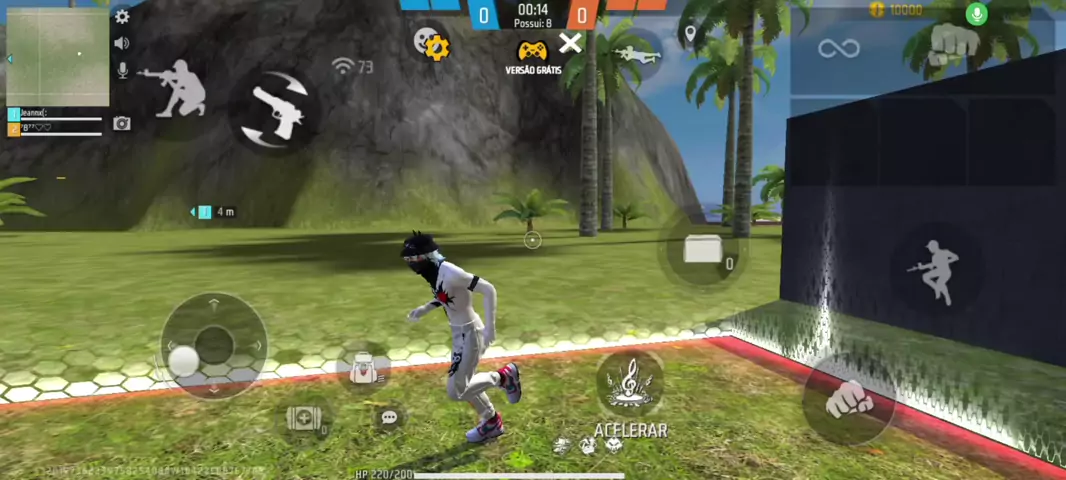This screenshot has height=480, width=1066.
Task: Tap the map pin marker icon
Action: click(689, 36)
